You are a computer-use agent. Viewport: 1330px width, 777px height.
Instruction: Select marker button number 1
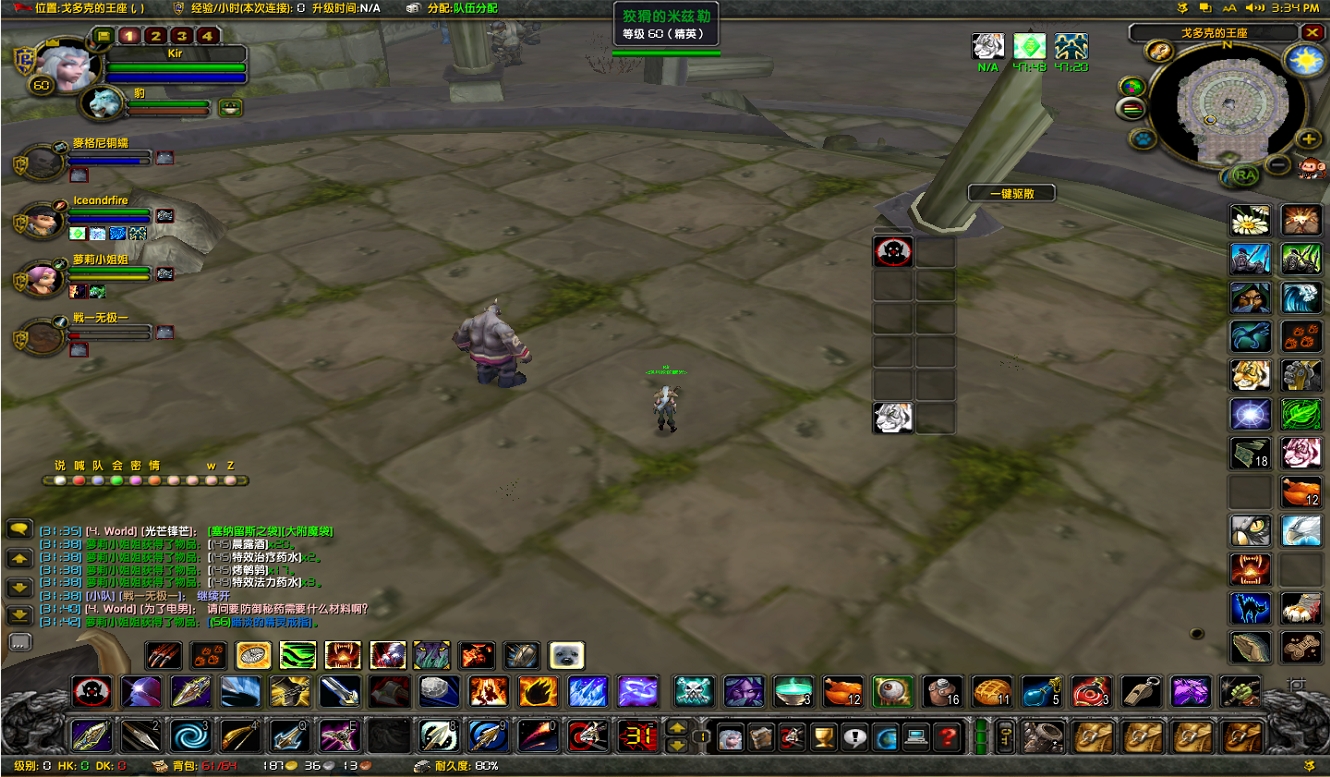128,36
